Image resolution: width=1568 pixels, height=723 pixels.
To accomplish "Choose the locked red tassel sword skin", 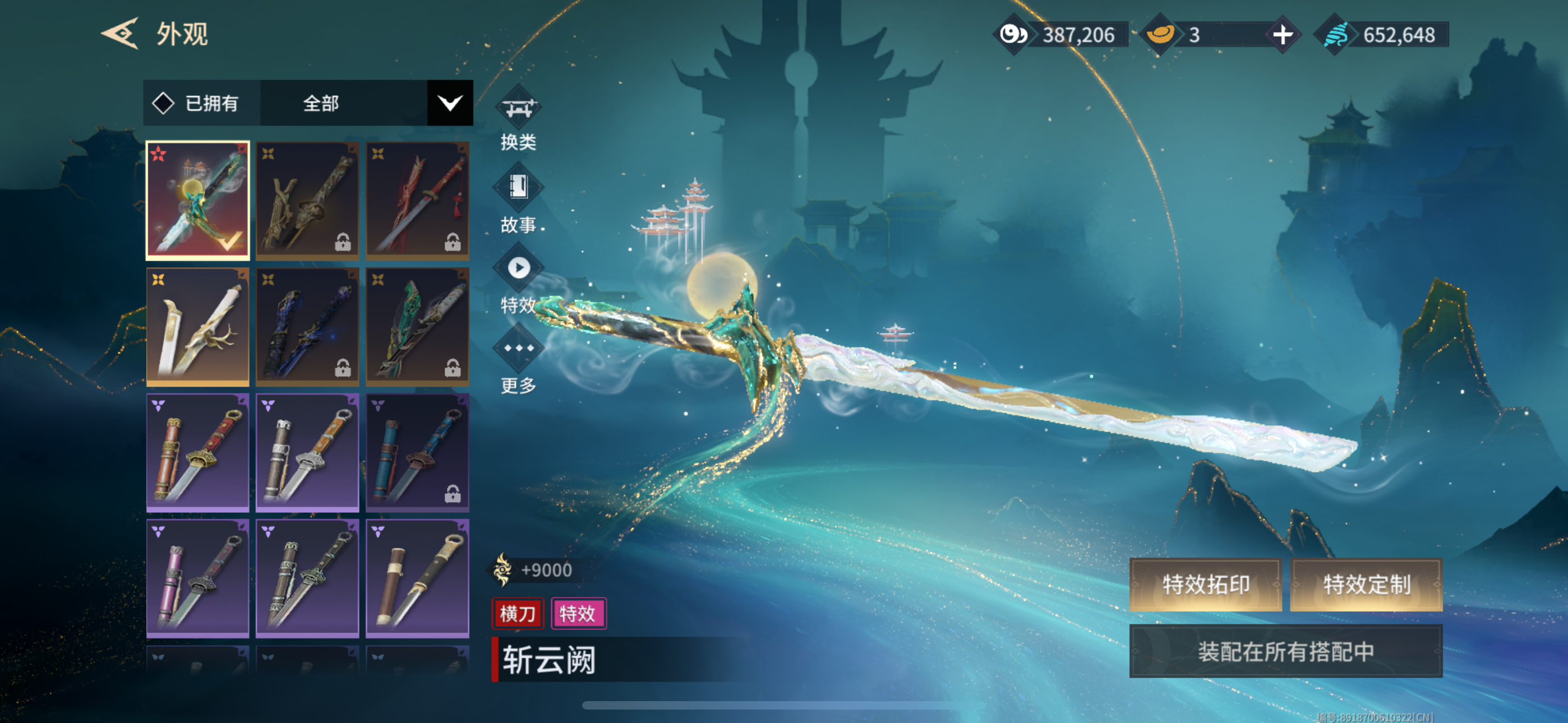I will click(418, 200).
